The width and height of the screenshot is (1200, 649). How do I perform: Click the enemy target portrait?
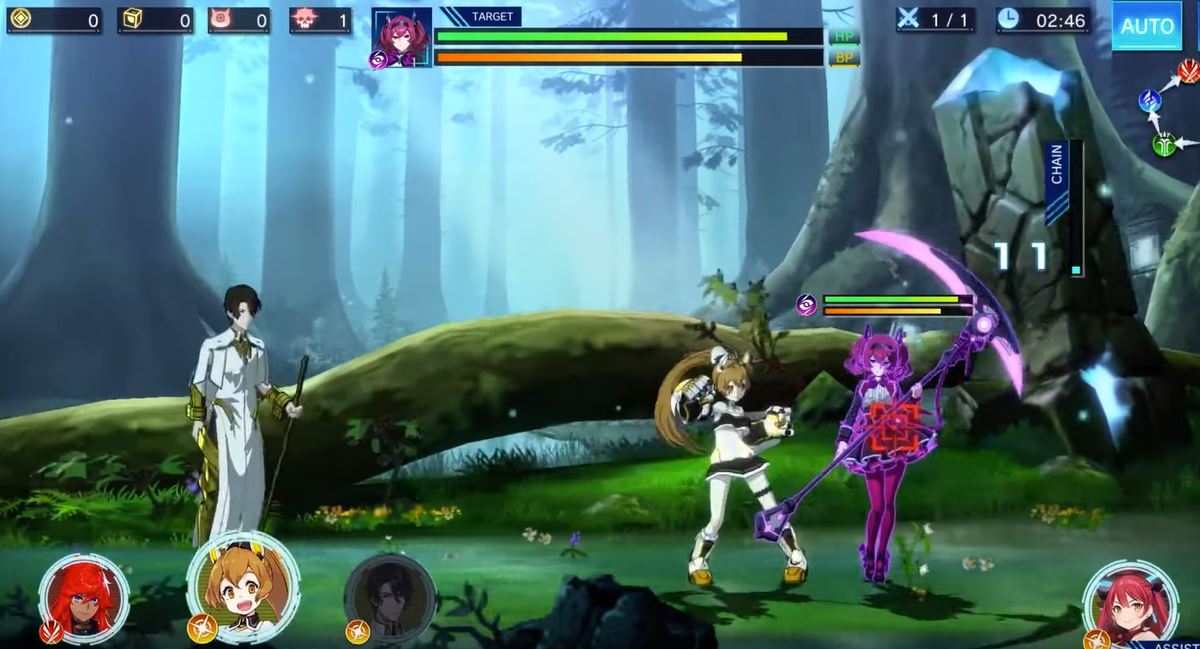(402, 38)
